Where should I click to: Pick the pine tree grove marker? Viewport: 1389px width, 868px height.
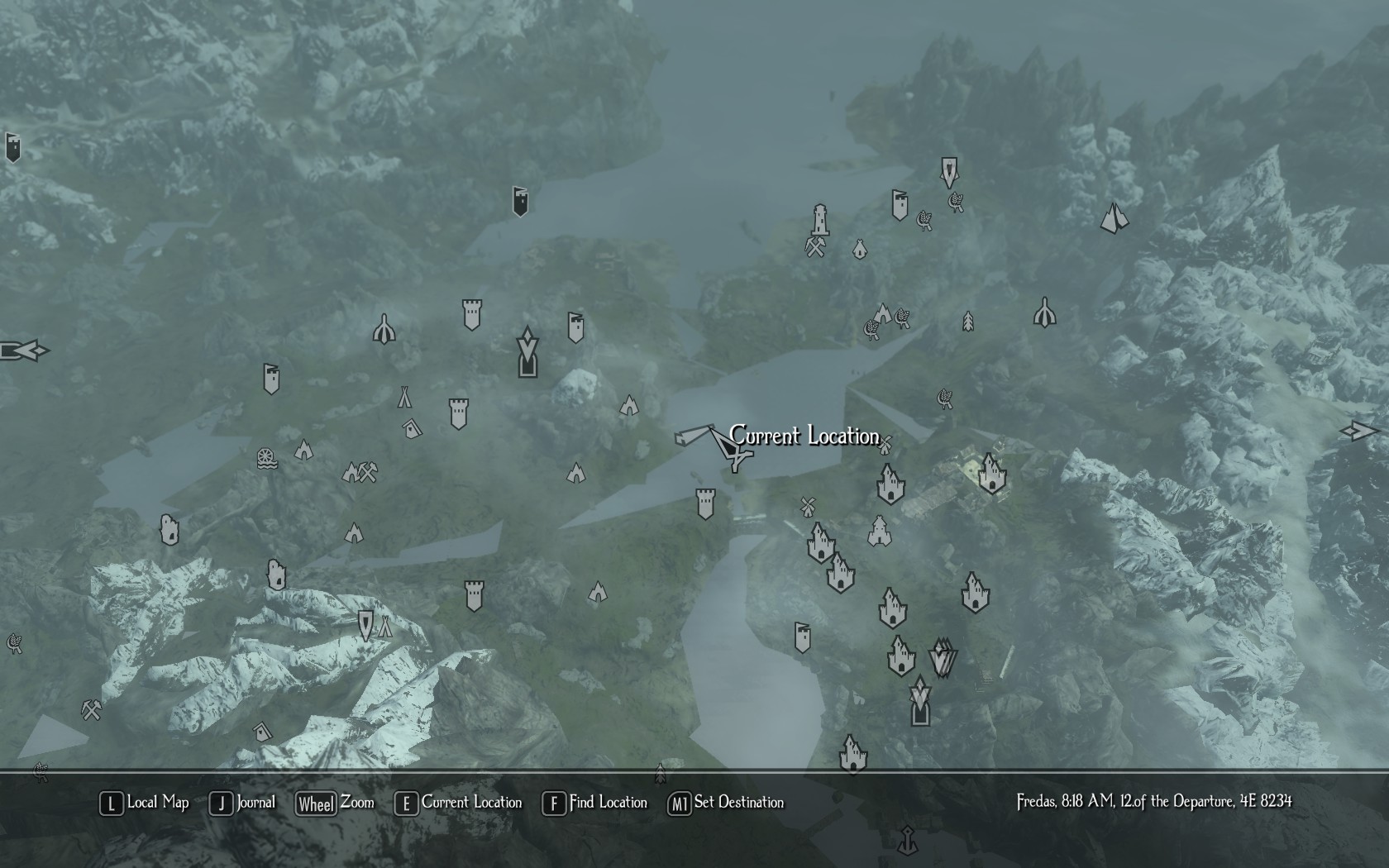(x=967, y=321)
